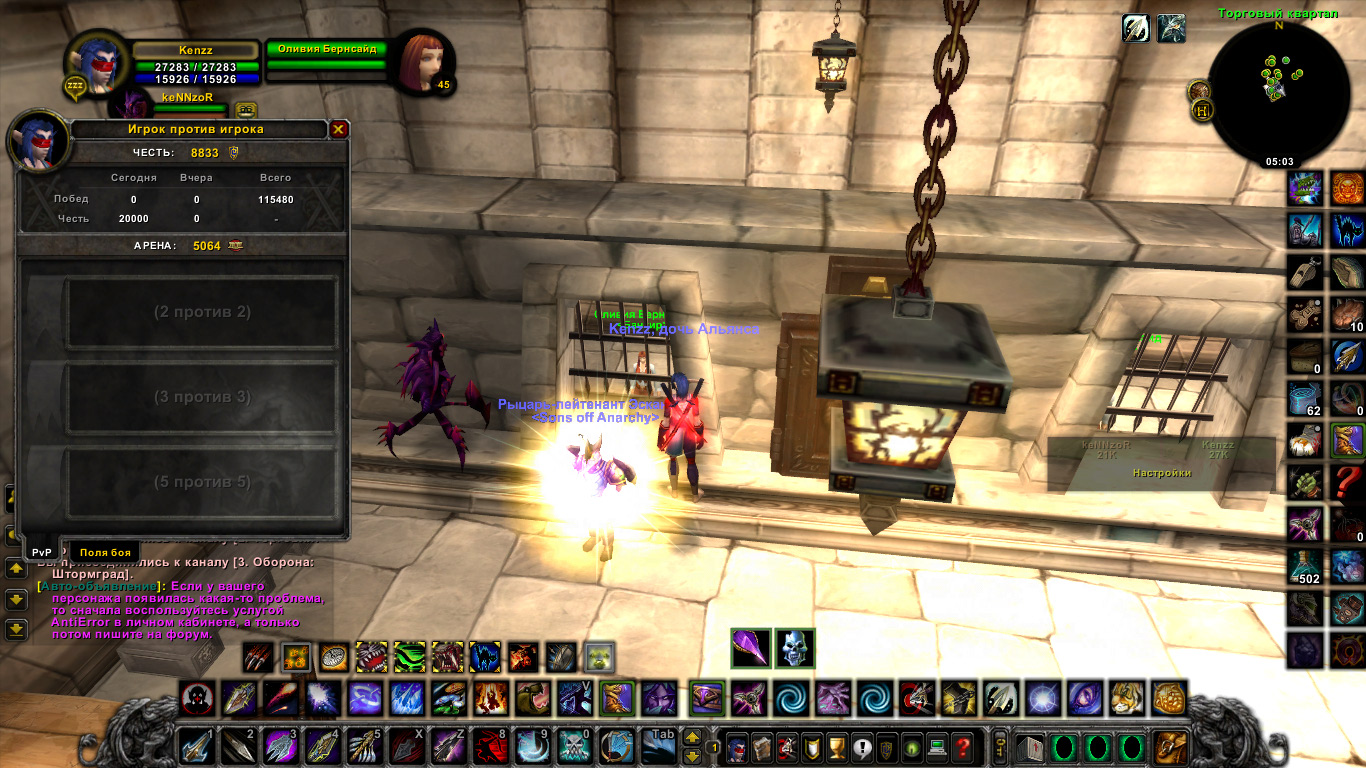Activate the ability bound to Tab

tap(658, 746)
